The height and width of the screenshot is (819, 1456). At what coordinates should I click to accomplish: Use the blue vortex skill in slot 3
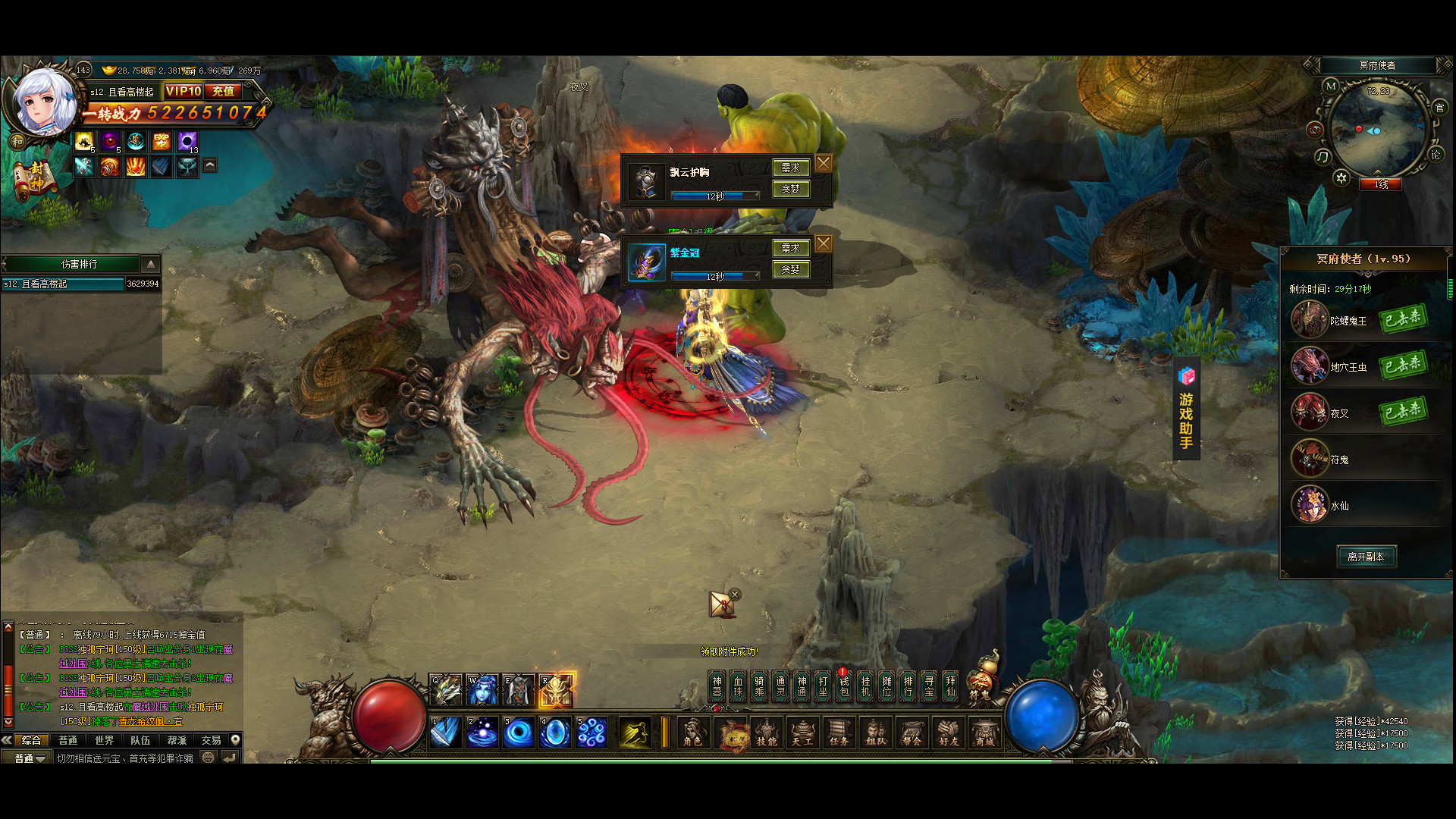(519, 733)
